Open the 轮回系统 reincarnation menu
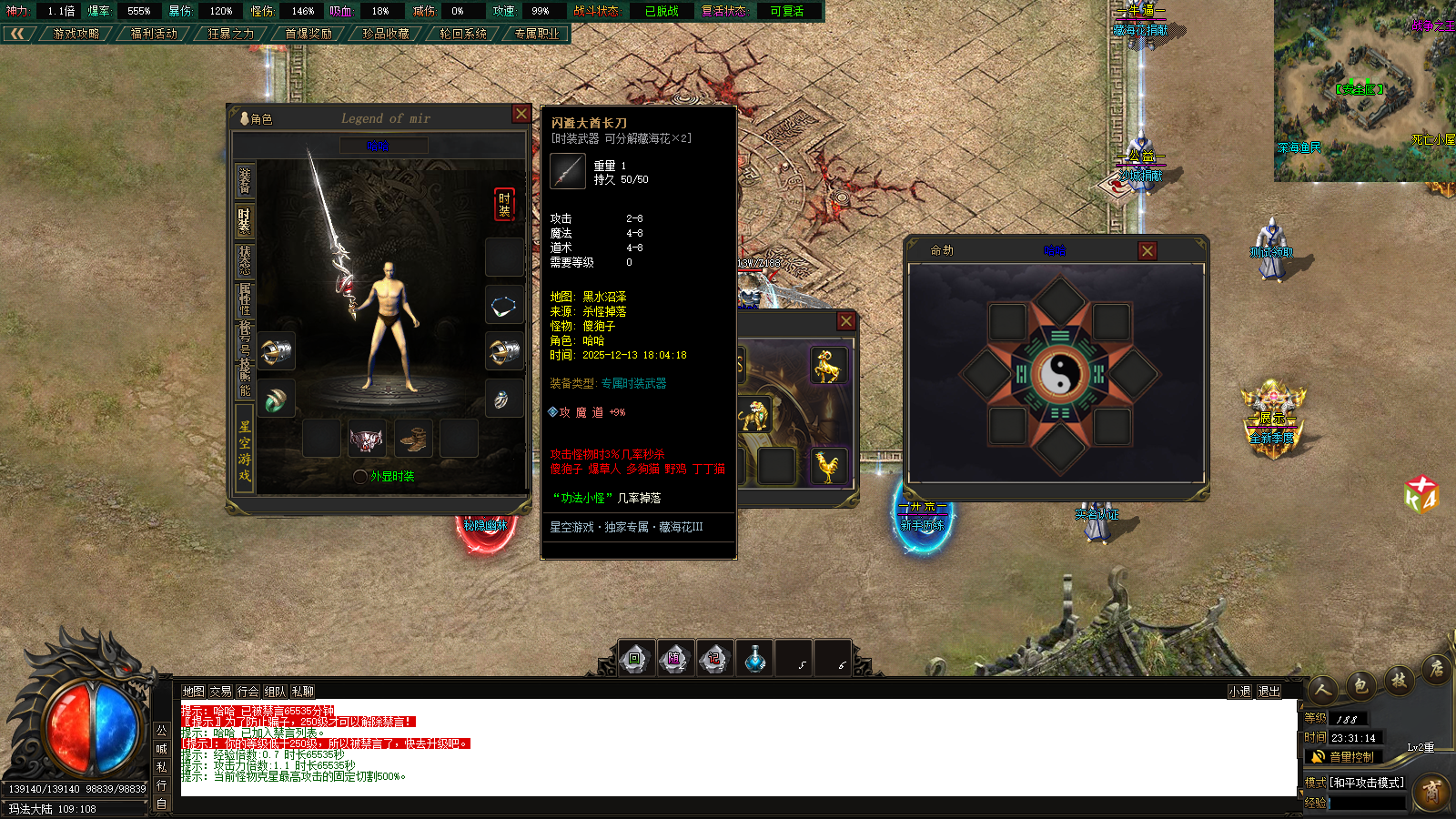The width and height of the screenshot is (1456, 819). [x=463, y=34]
